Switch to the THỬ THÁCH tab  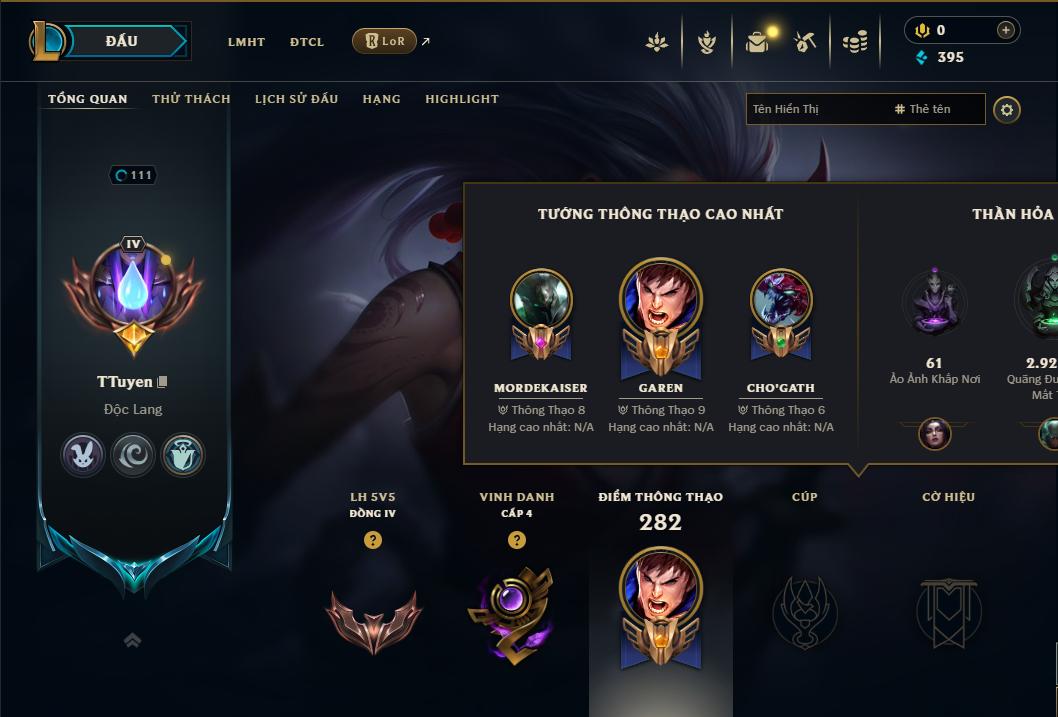point(191,99)
